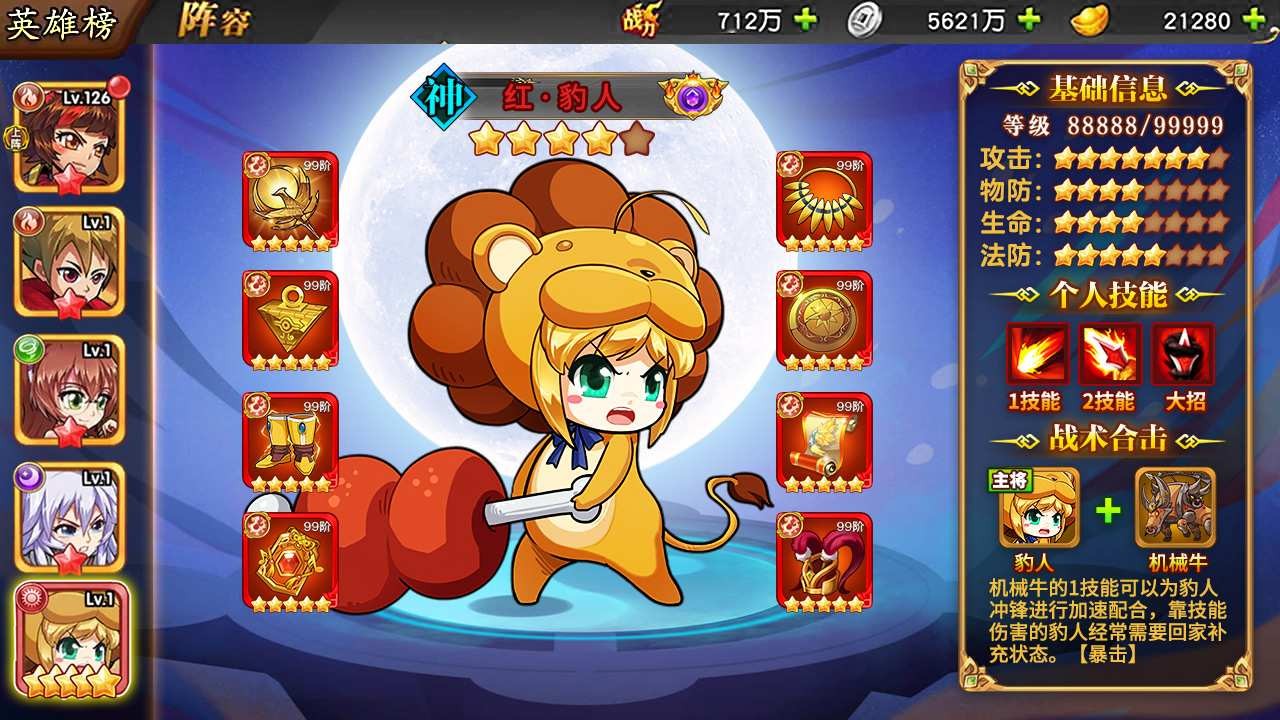Screen dimensions: 1280x720
Task: Show details for the 2技能 skill
Action: point(1109,355)
